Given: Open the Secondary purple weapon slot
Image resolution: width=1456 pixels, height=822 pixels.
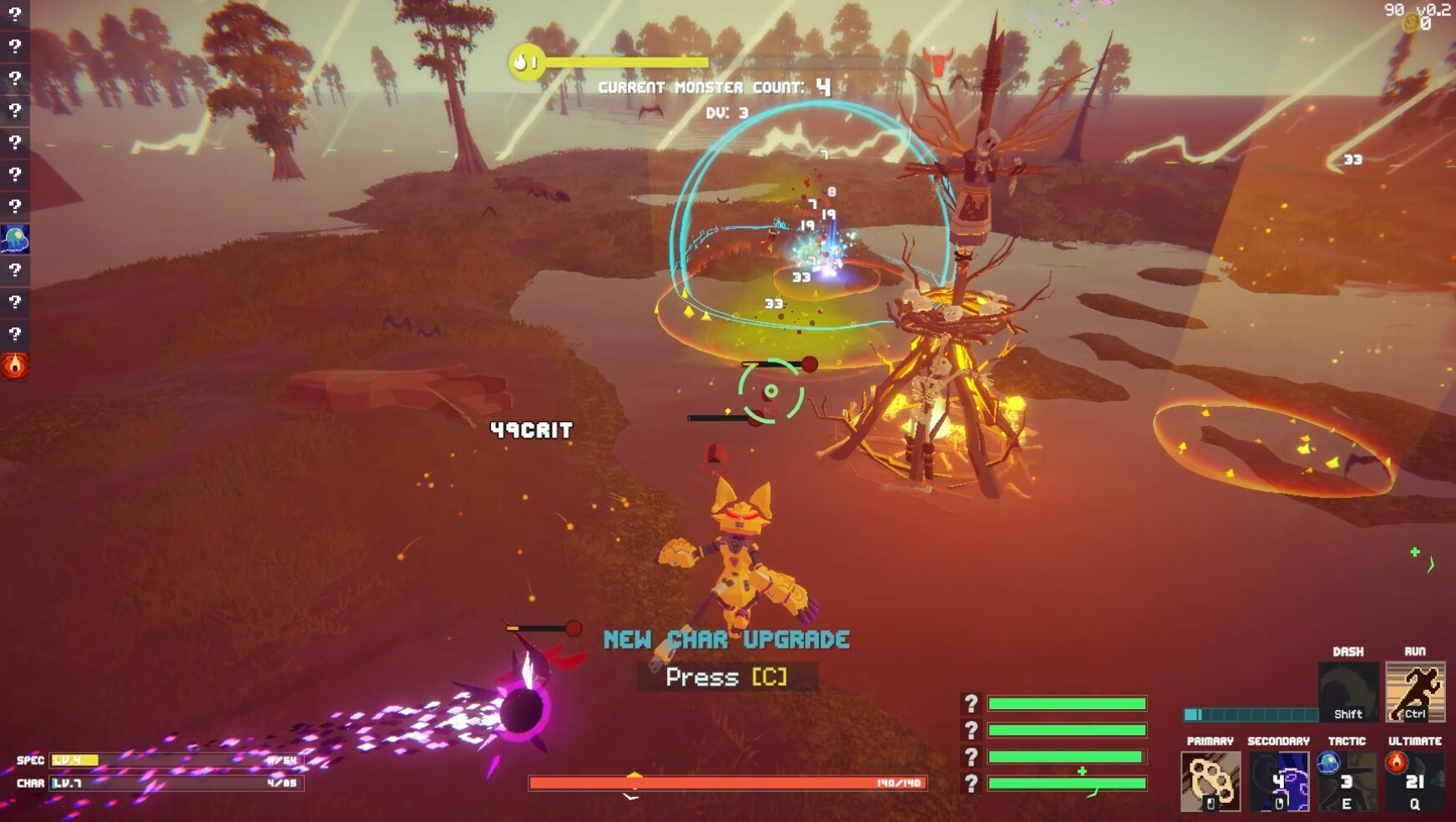Looking at the screenshot, I should coord(1277,781).
